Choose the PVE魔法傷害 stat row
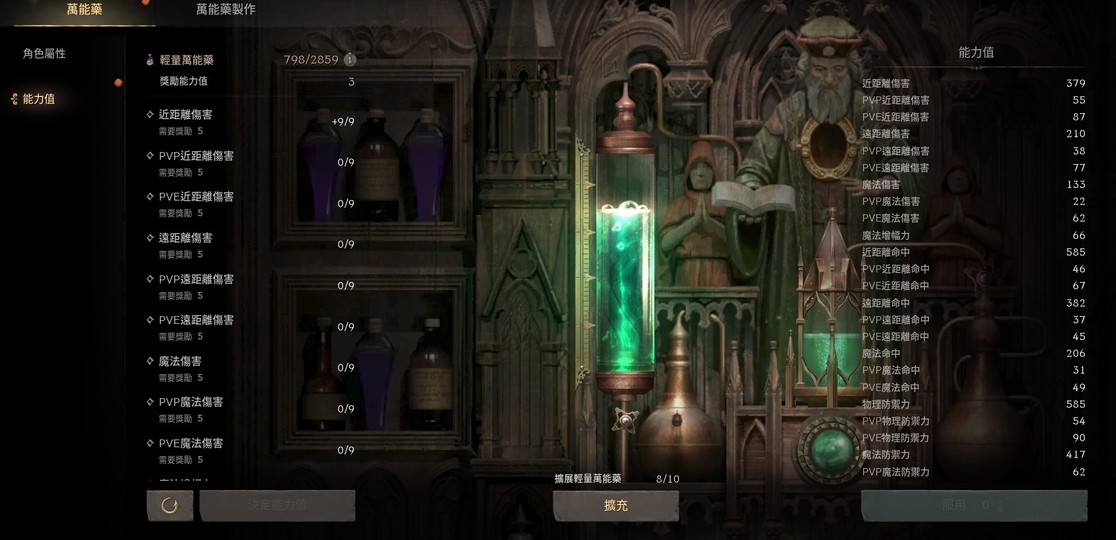Viewport: 1116px width, 540px height. click(250, 450)
